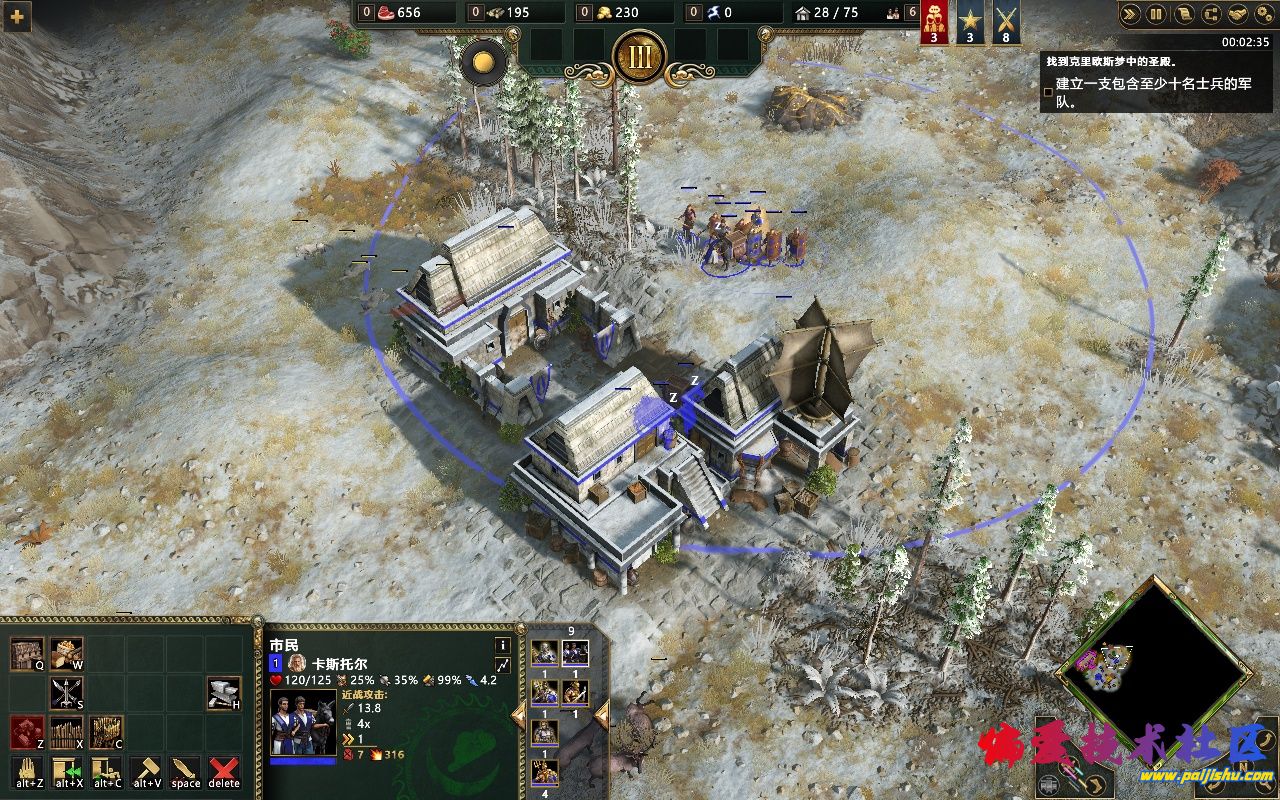Open the red idle villagers banner

click(934, 22)
